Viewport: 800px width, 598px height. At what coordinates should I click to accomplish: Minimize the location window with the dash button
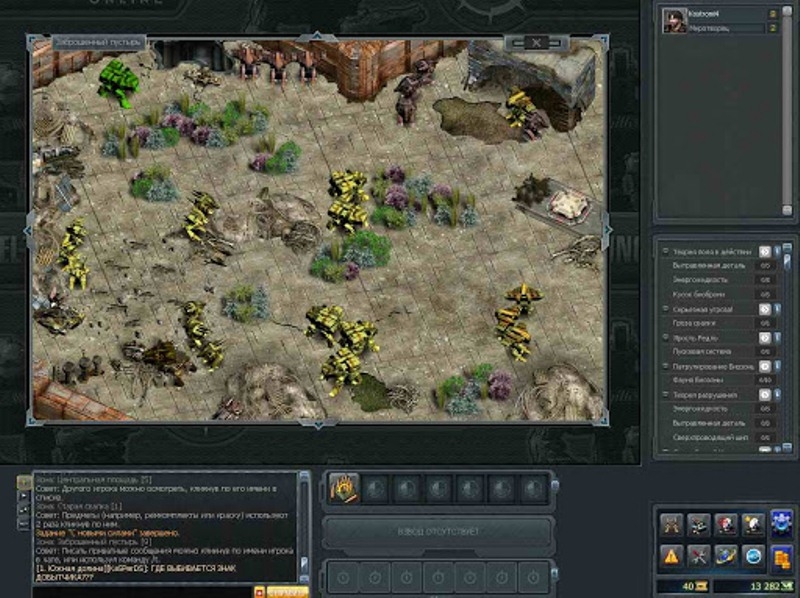coord(518,42)
